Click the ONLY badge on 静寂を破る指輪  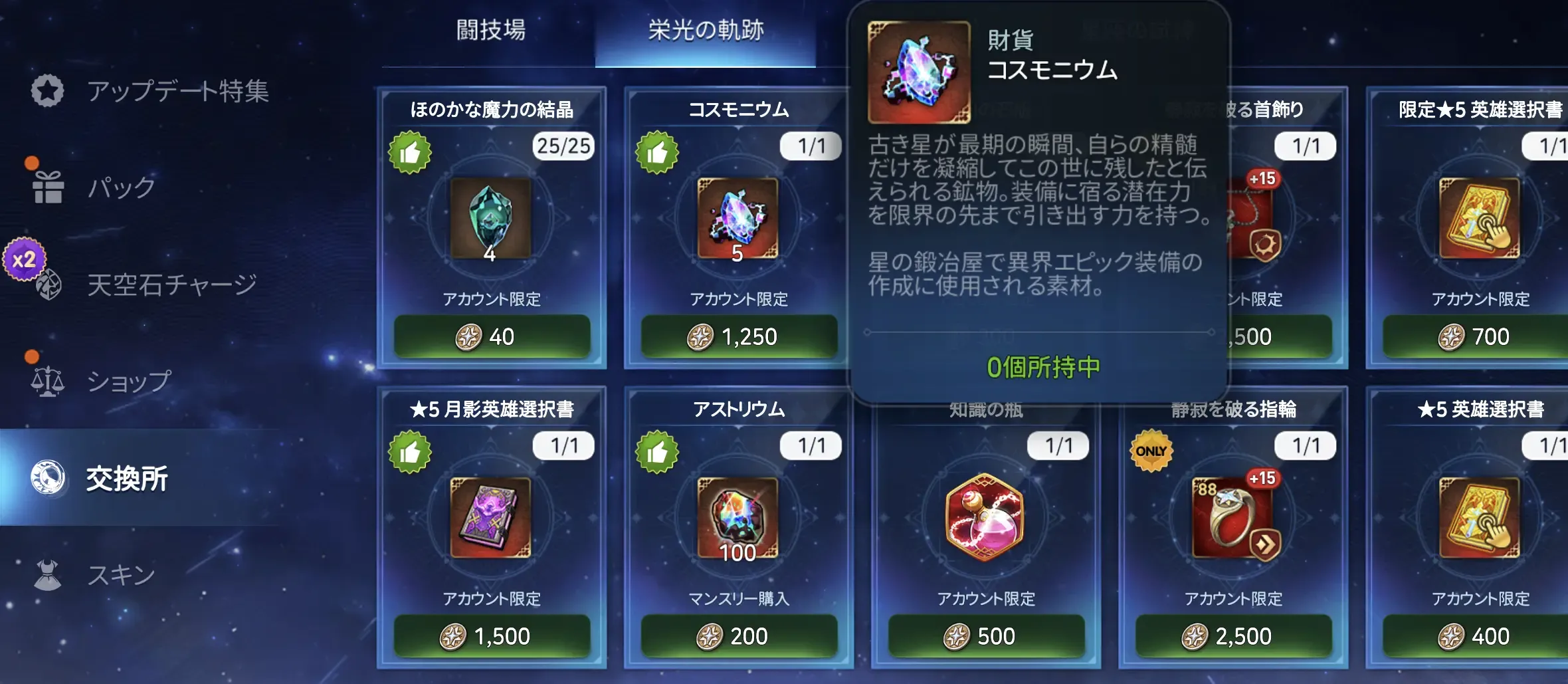[1153, 450]
